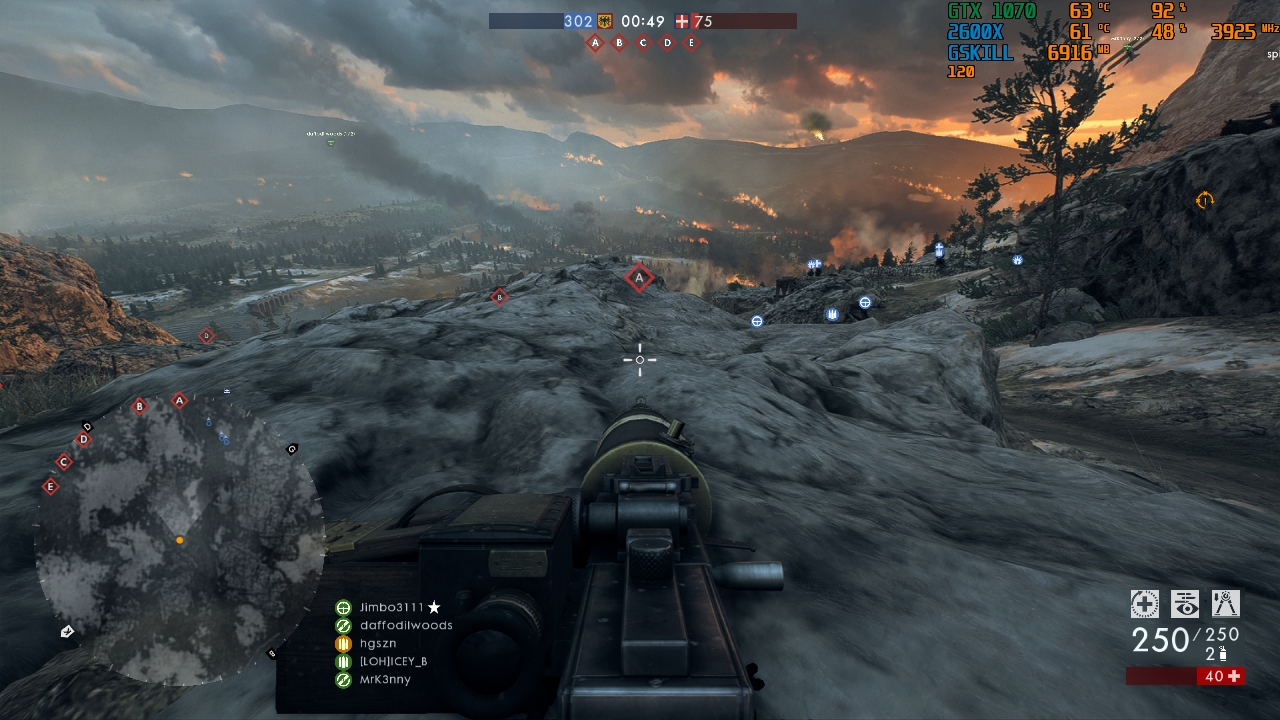Click objective C marker on the minimap edge
1280x720 pixels.
tap(64, 462)
